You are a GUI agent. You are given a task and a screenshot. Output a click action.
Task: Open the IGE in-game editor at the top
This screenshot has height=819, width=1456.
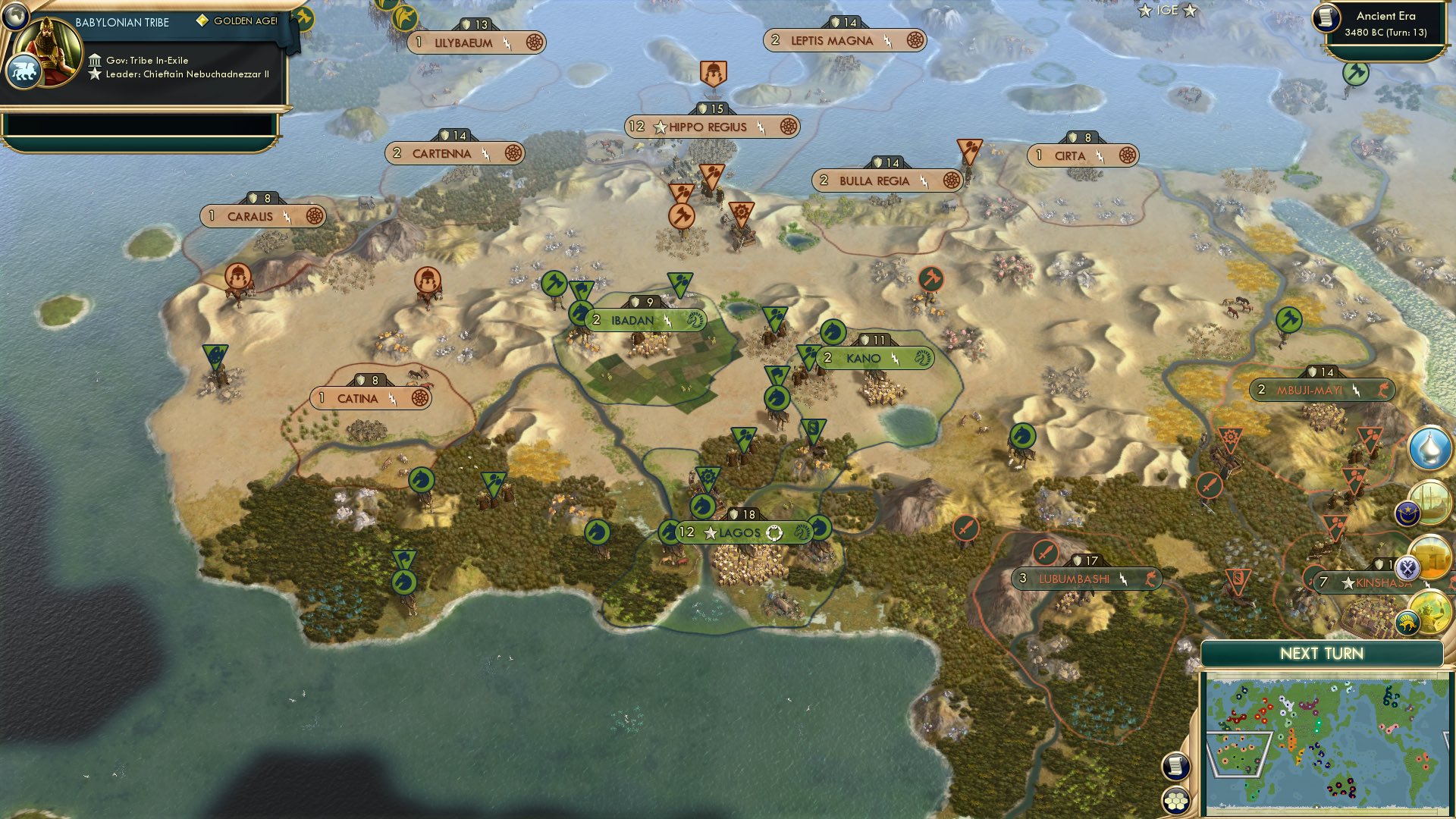pos(1168,11)
